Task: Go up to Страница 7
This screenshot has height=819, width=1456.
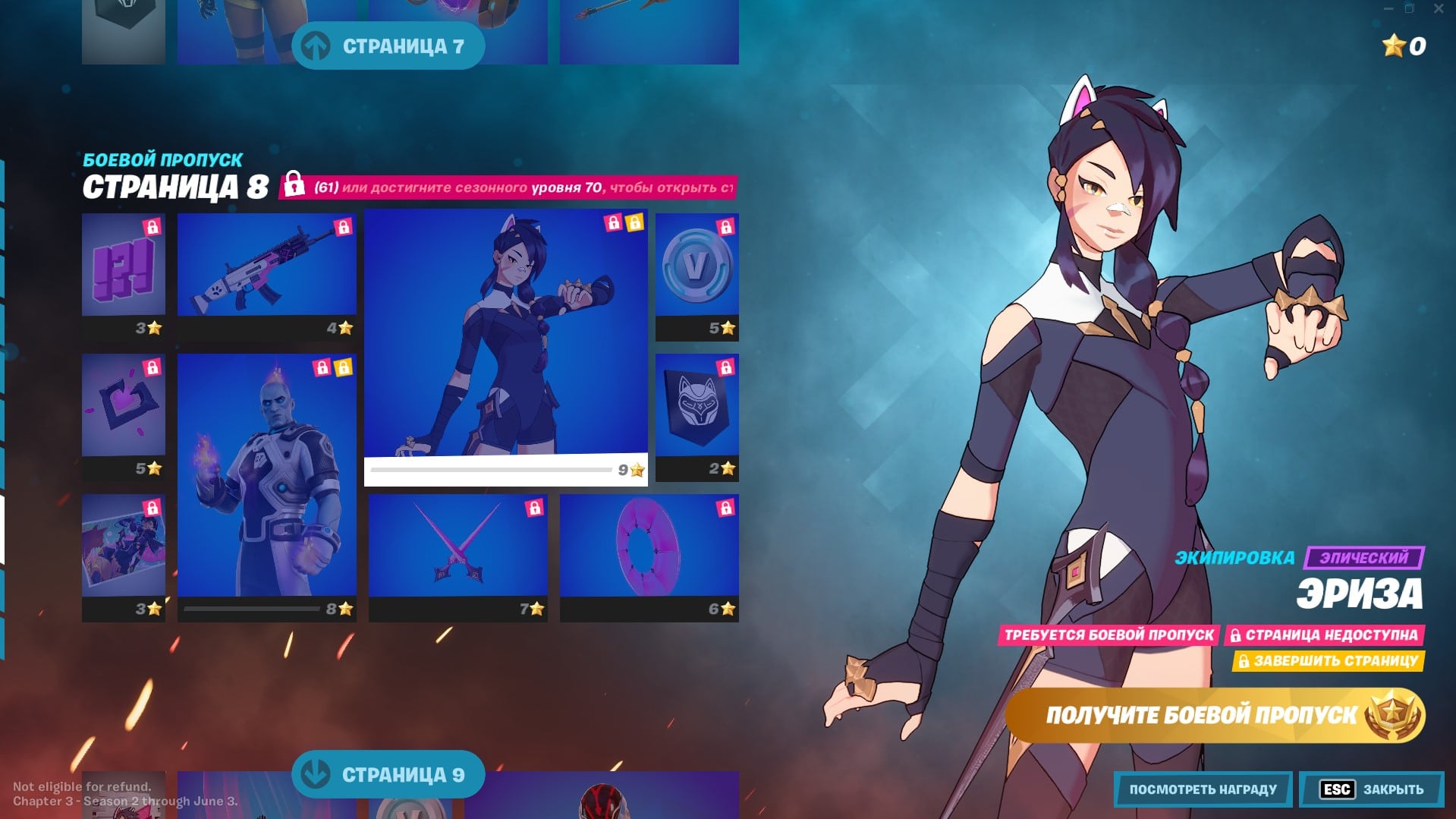Action: [388, 46]
